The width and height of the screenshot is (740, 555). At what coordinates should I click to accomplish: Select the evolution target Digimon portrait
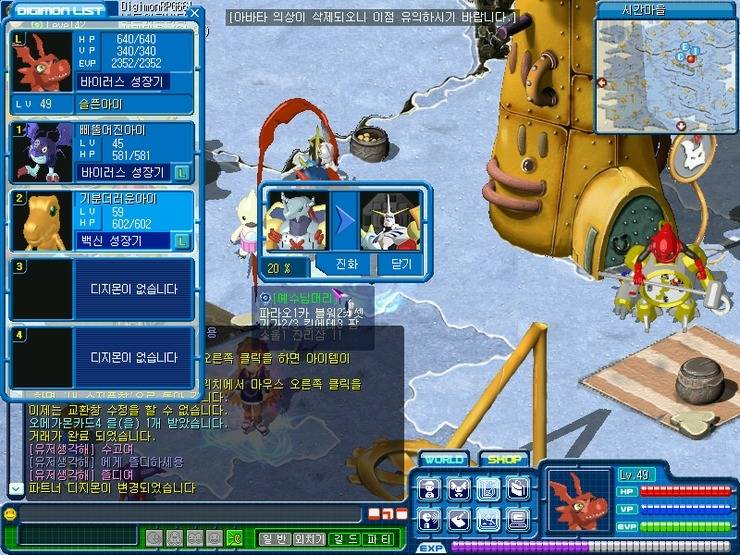coord(390,220)
